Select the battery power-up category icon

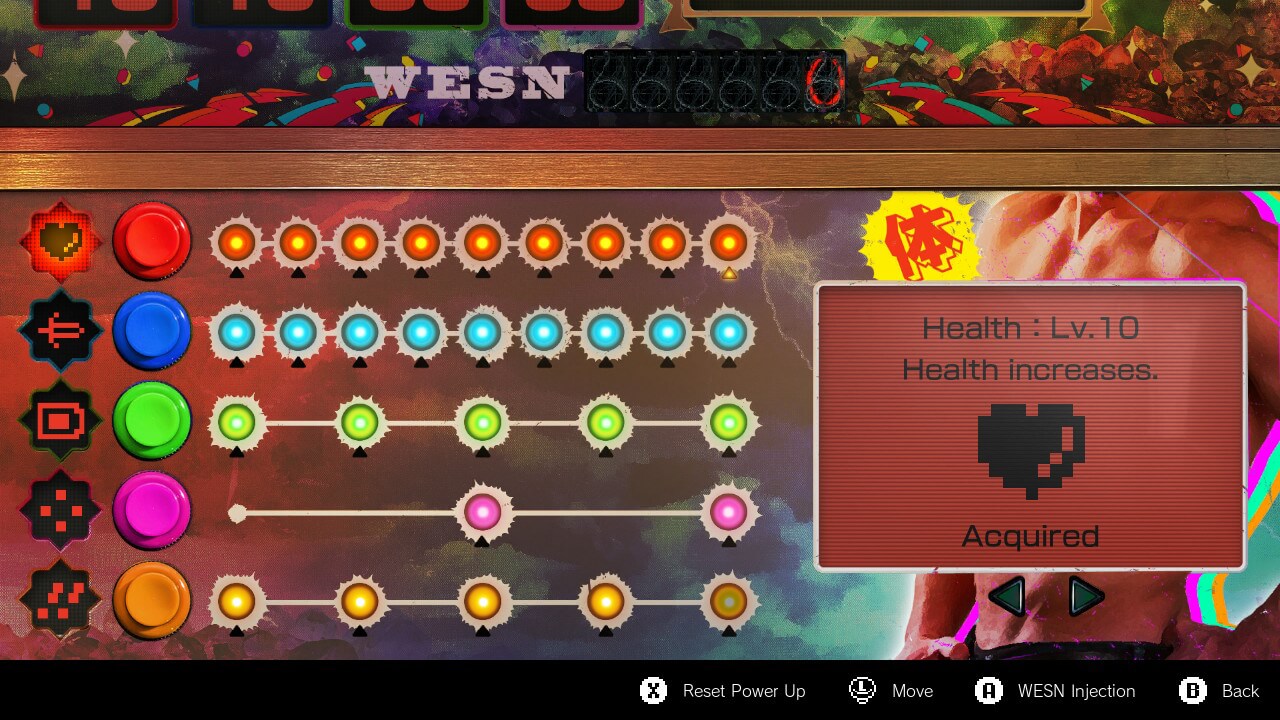pos(60,420)
